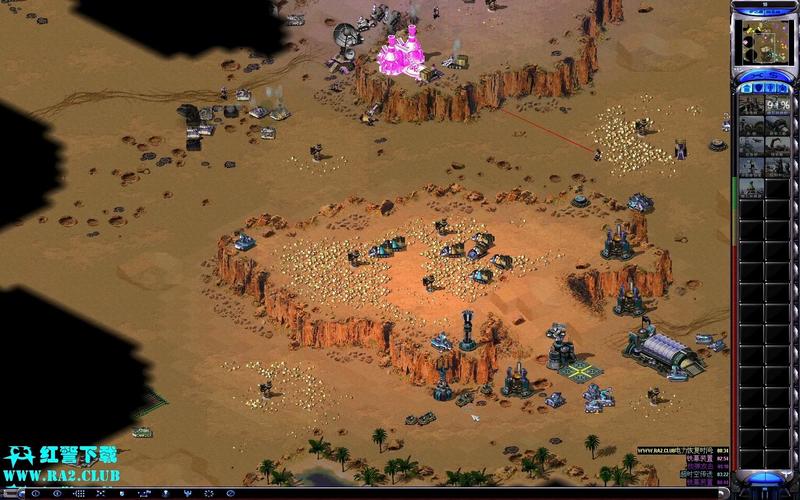Switch to the structures build tab
The height and width of the screenshot is (500, 800).
[x=745, y=89]
